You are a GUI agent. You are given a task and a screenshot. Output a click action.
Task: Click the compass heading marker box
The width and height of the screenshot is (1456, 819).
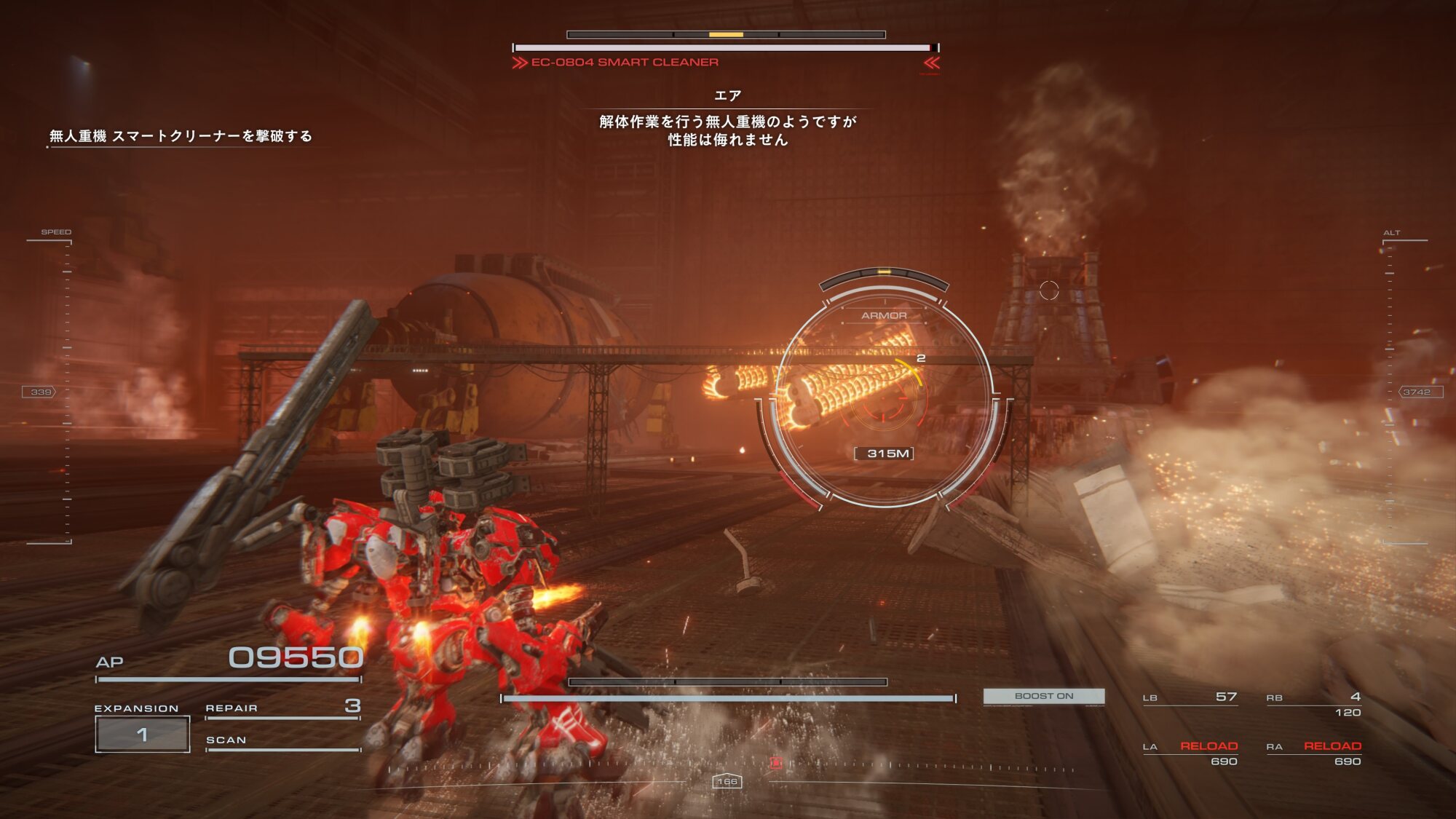point(727,781)
